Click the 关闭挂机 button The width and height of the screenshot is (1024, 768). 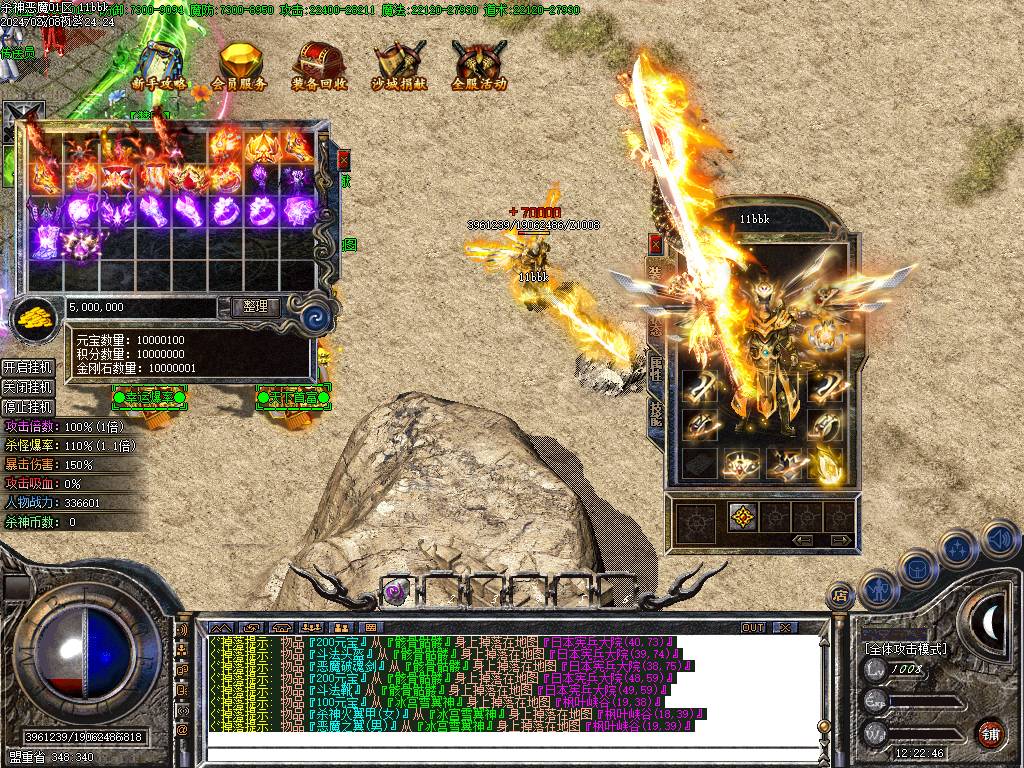pos(28,387)
